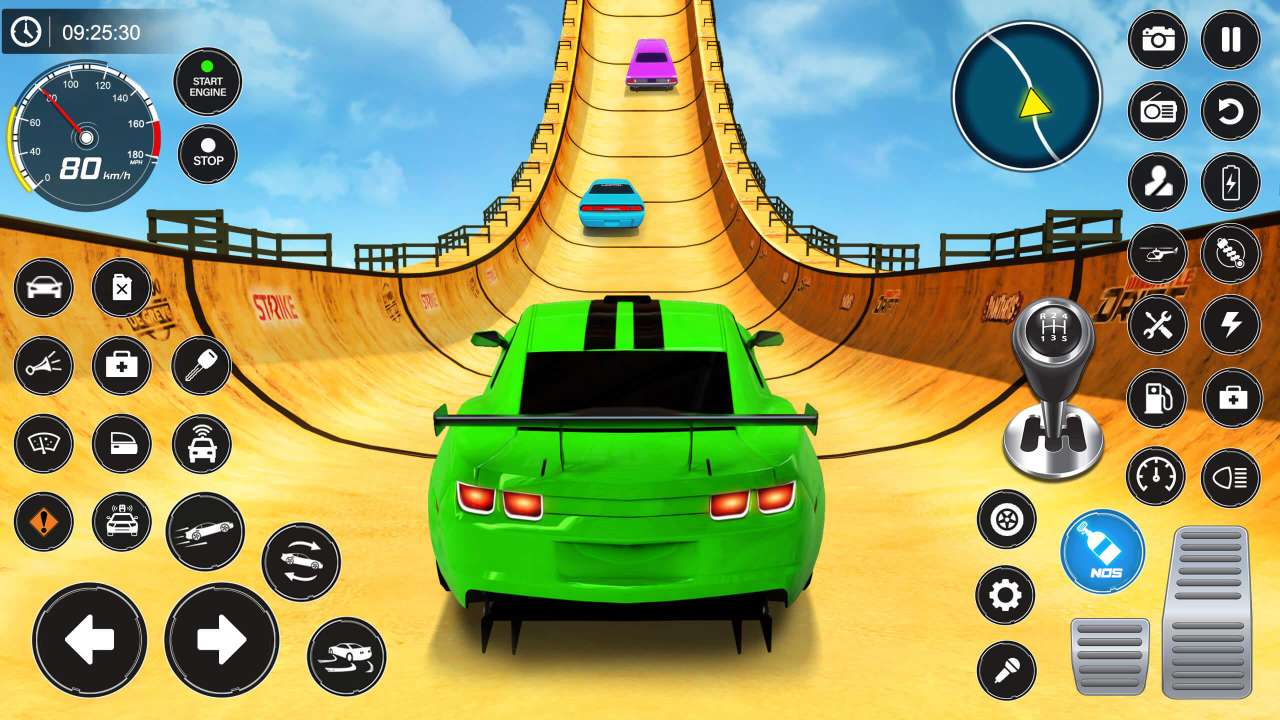Turn on the radio
The width and height of the screenshot is (1280, 720).
click(x=1158, y=111)
